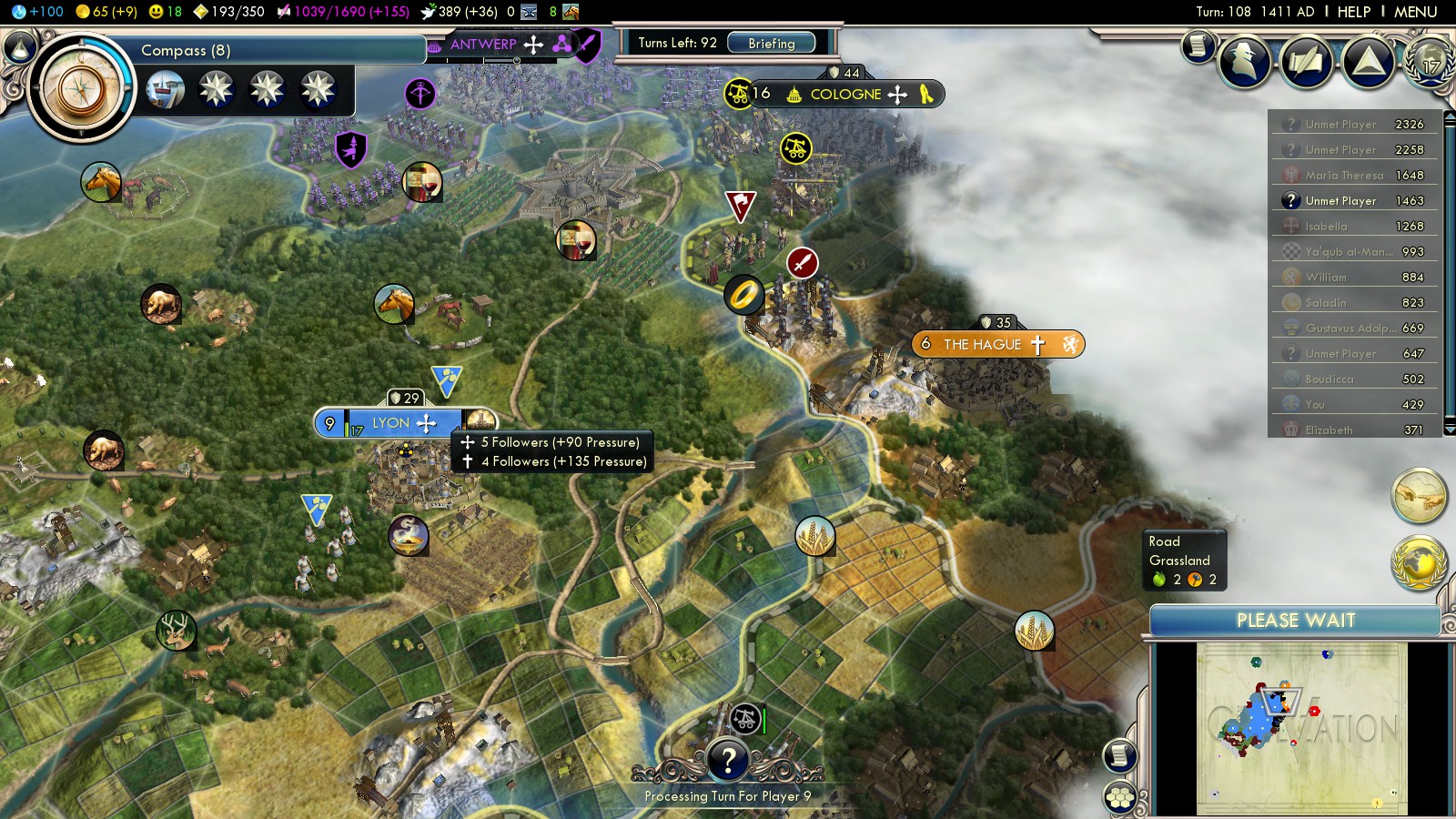Select the Antwerp city banner
Image resolution: width=1456 pixels, height=819 pixels.
coord(483,44)
